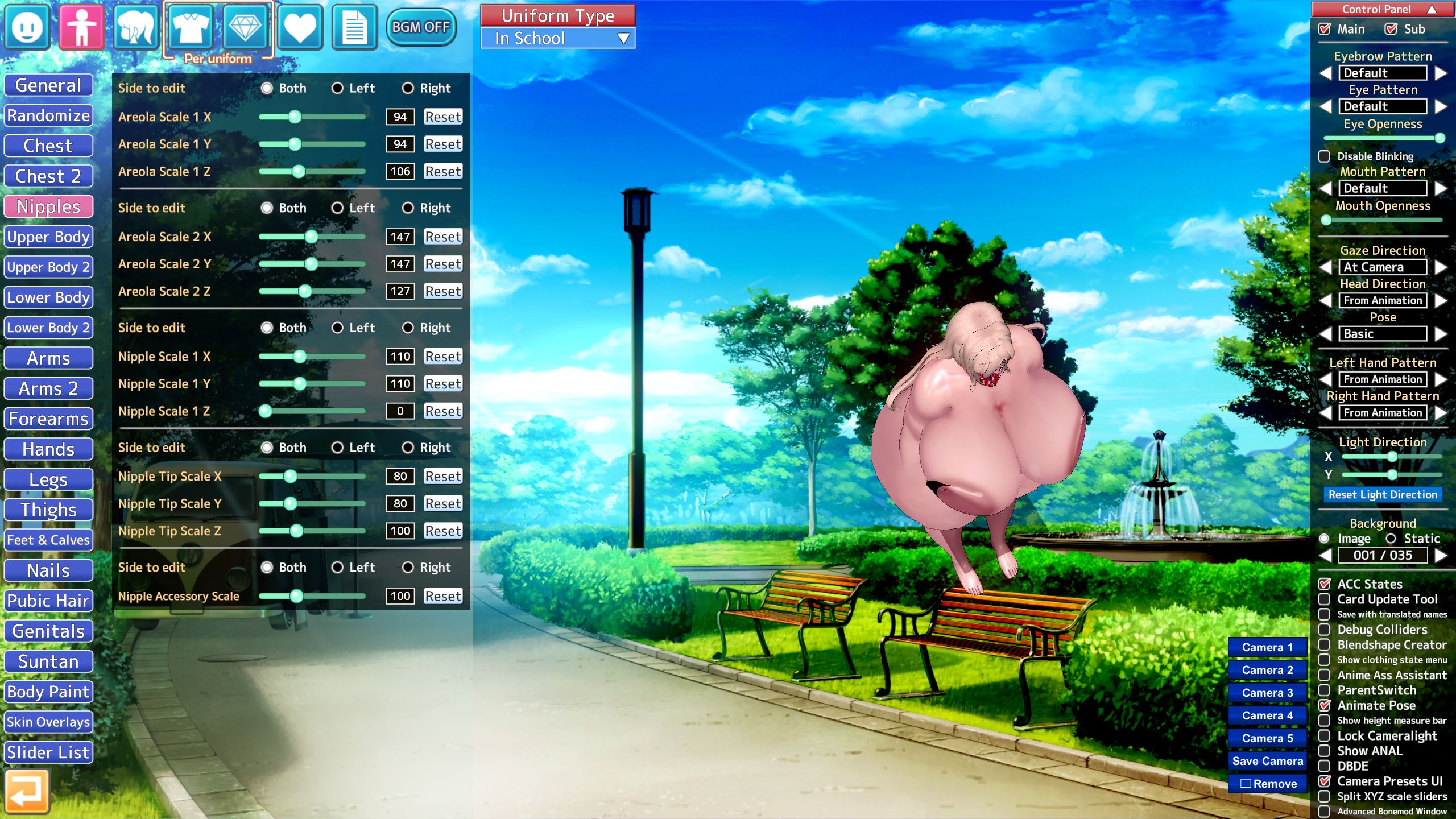
Task: Select the Genitals category
Action: (48, 631)
